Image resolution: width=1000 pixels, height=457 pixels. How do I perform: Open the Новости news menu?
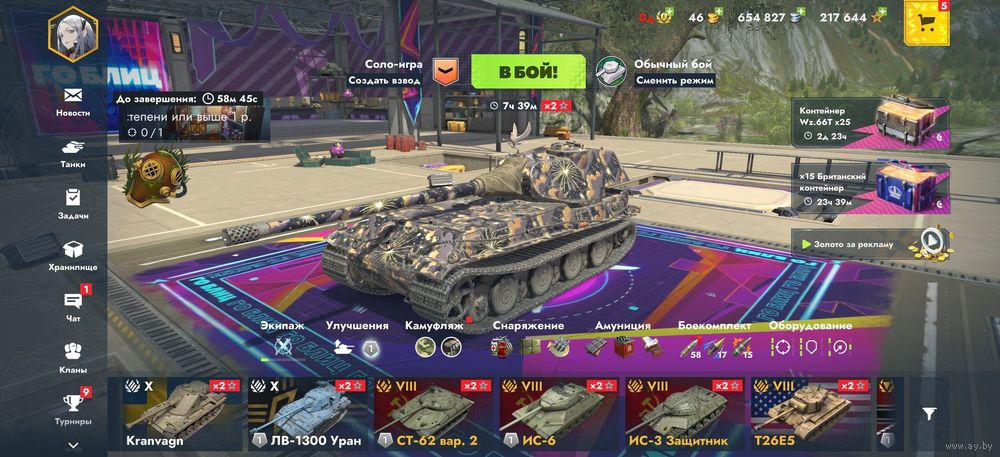[73, 100]
